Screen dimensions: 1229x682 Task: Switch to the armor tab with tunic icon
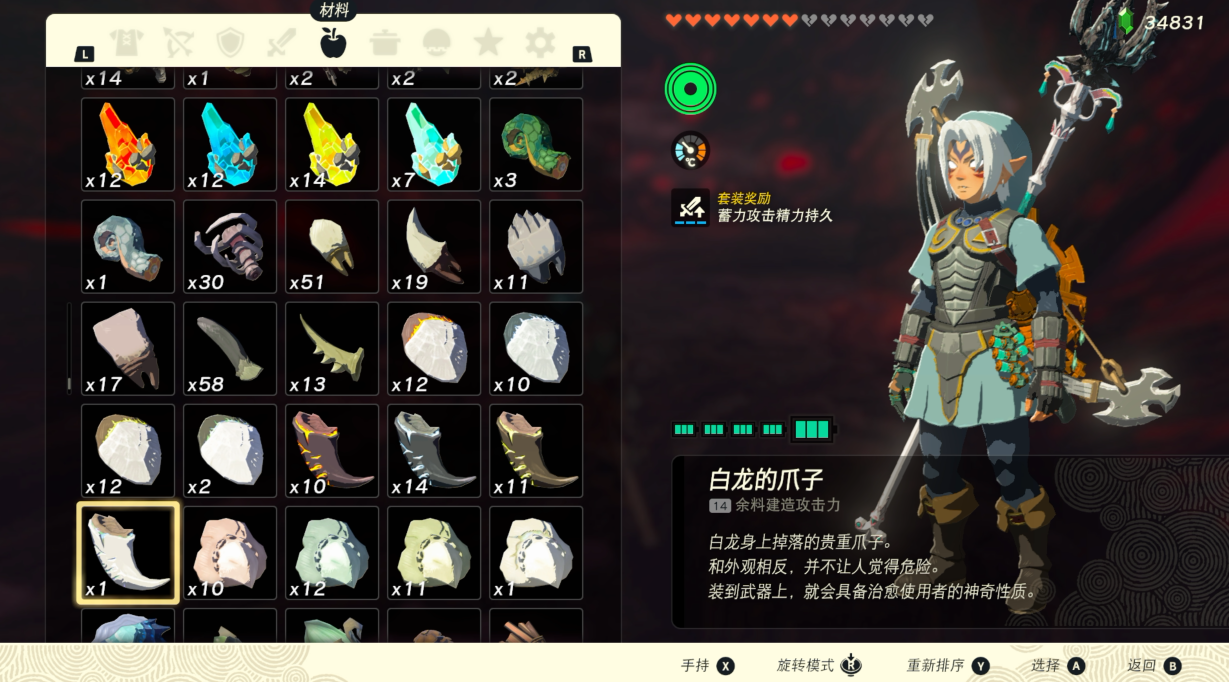127,43
